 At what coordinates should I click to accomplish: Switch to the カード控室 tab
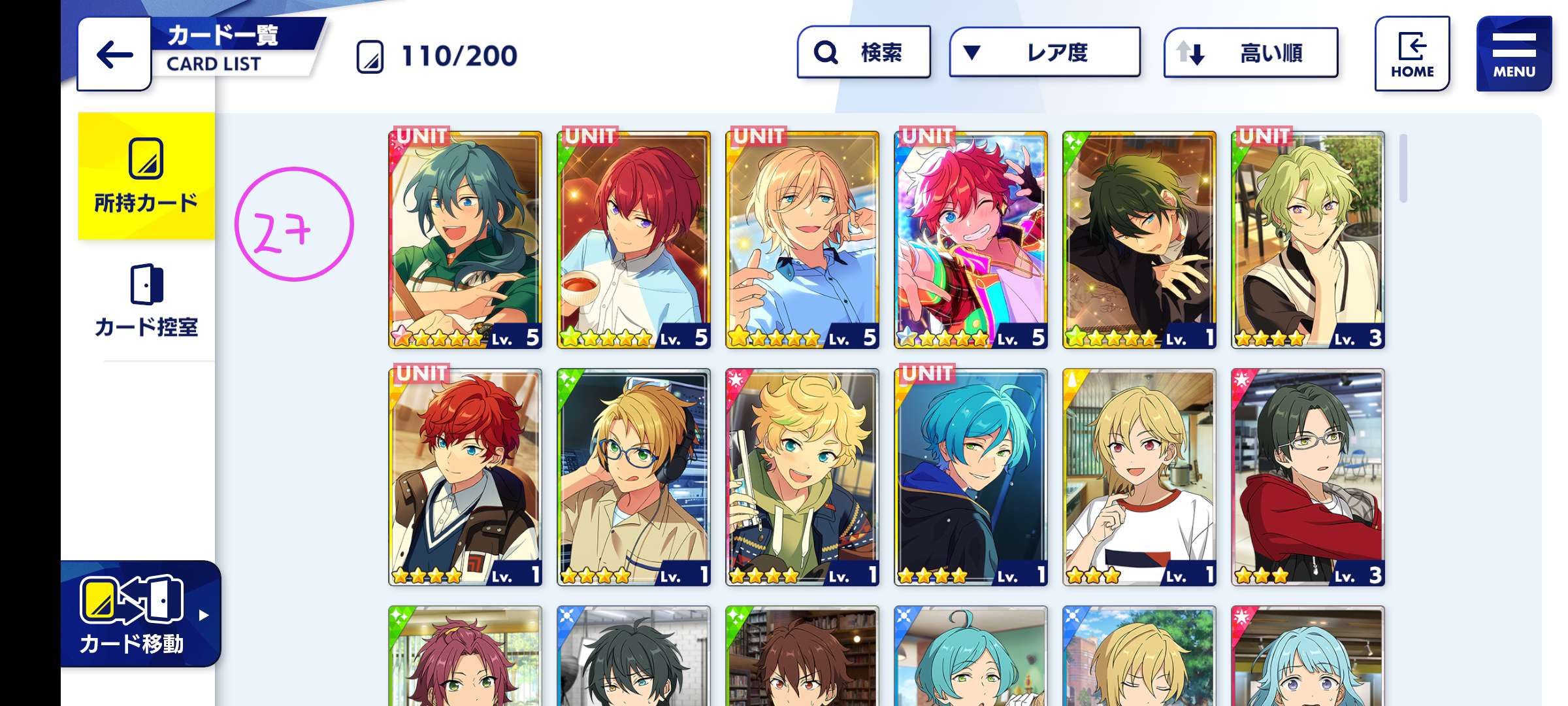[x=146, y=301]
